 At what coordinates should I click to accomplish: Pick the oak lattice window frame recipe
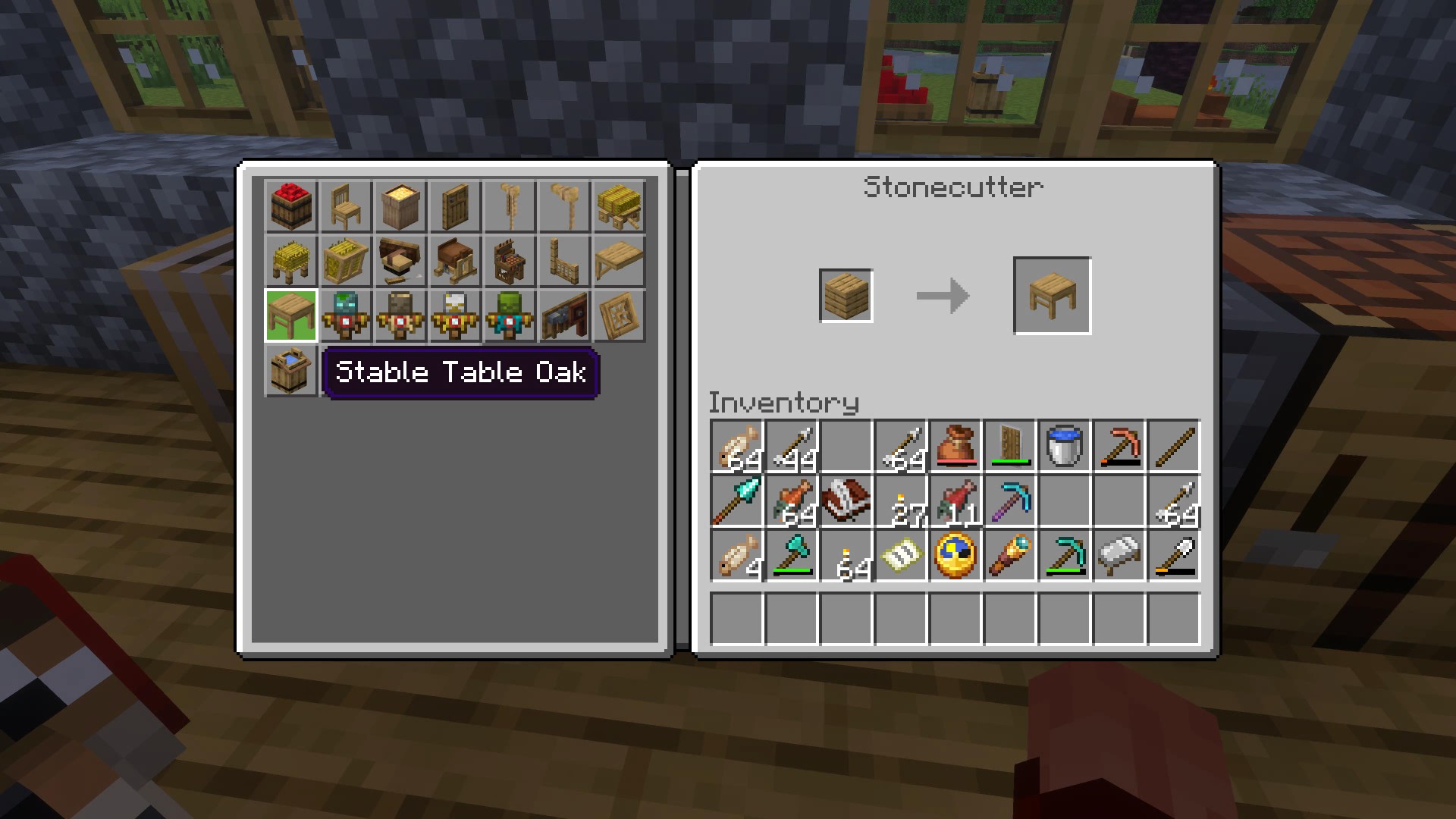click(619, 315)
